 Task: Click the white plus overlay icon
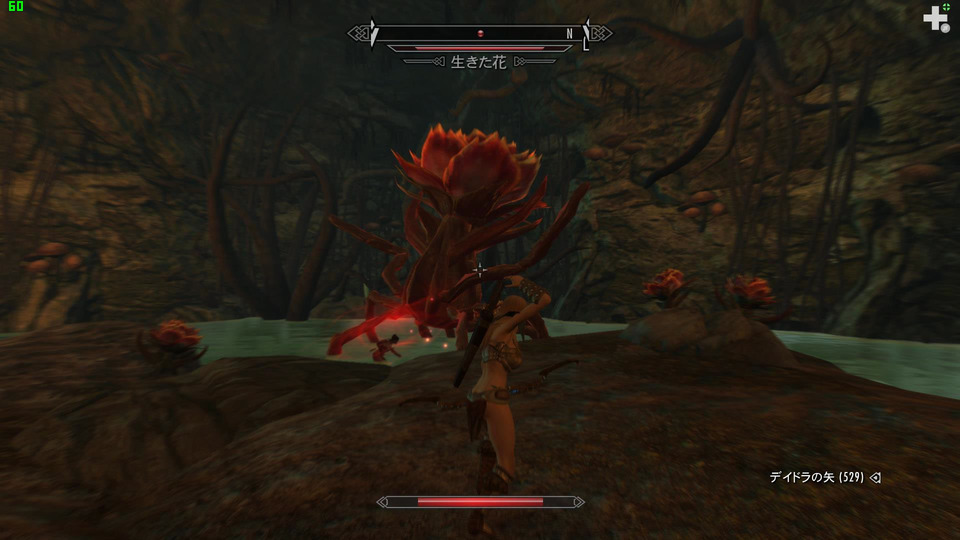(935, 17)
